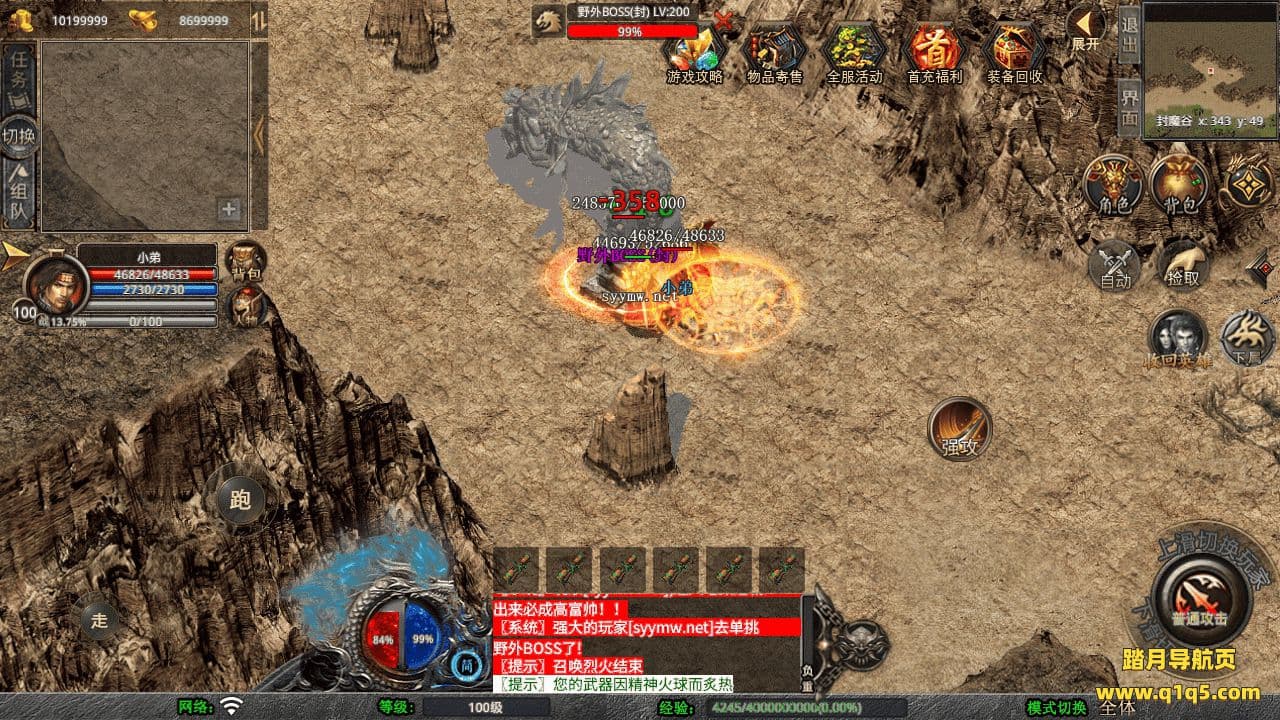Click the 收回英雄 recall hero button
This screenshot has width=1280, height=720.
pyautogui.click(x=1178, y=338)
